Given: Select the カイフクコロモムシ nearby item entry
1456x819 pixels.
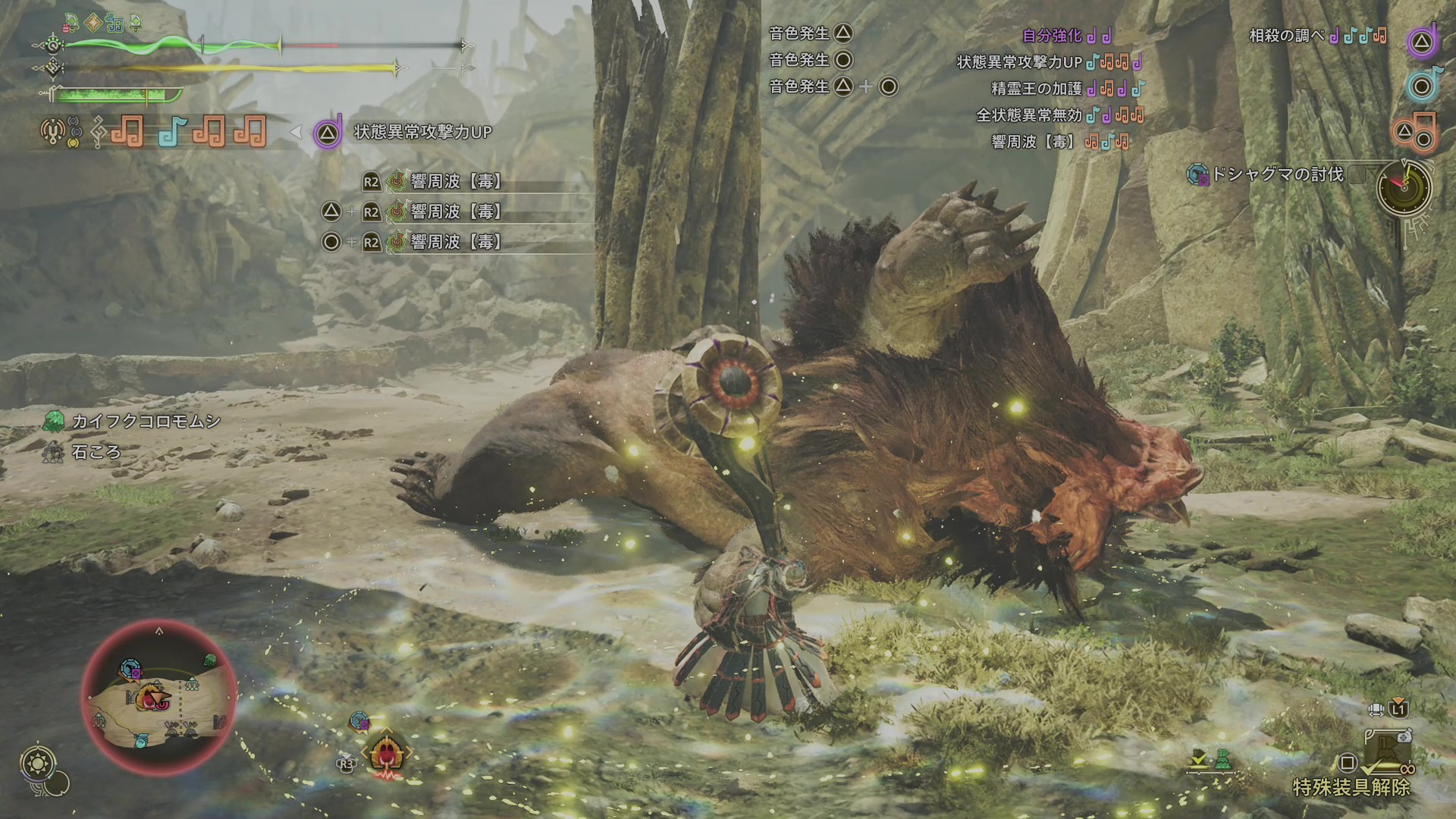Looking at the screenshot, I should tap(146, 422).
